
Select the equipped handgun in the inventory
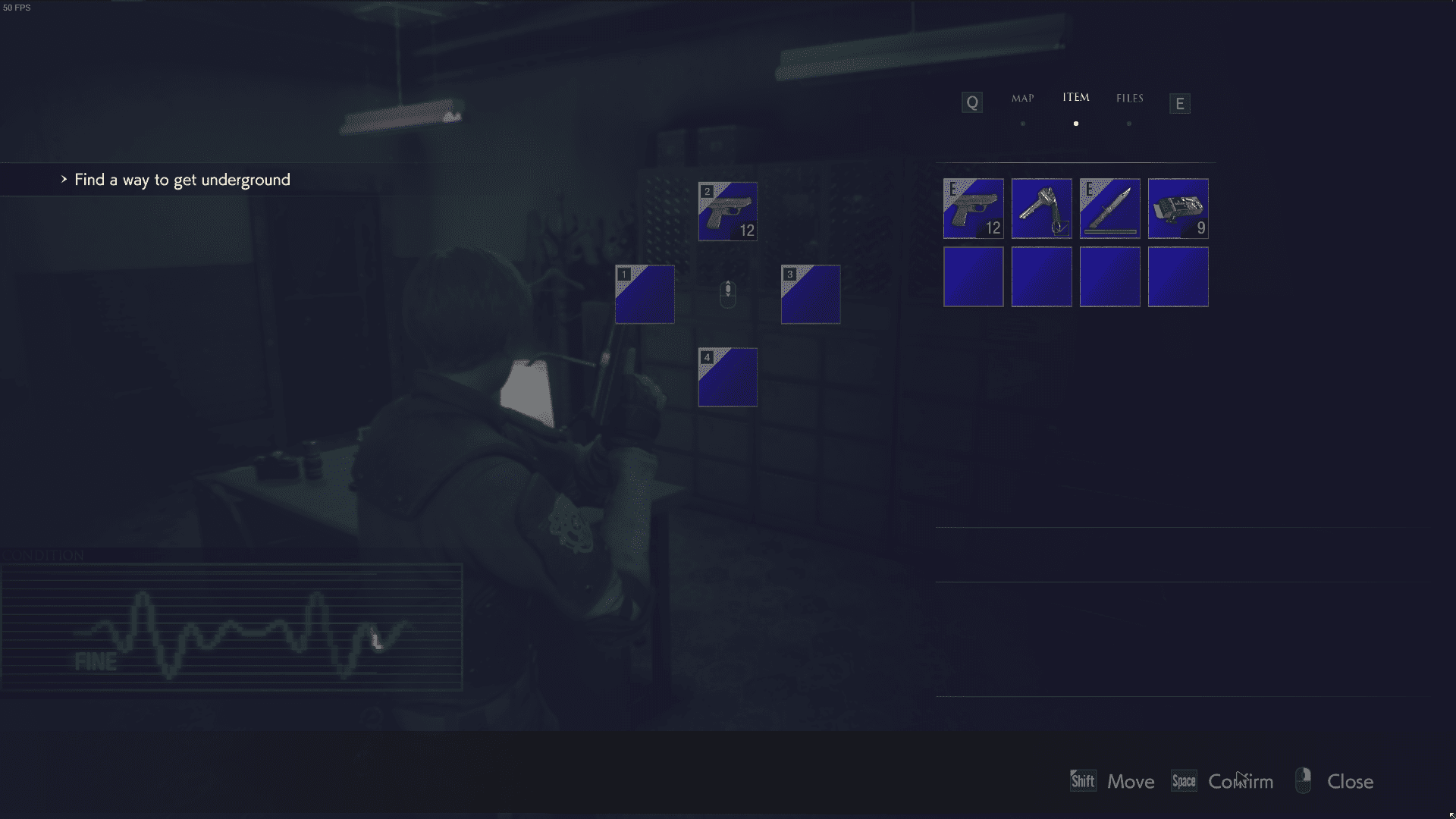973,209
